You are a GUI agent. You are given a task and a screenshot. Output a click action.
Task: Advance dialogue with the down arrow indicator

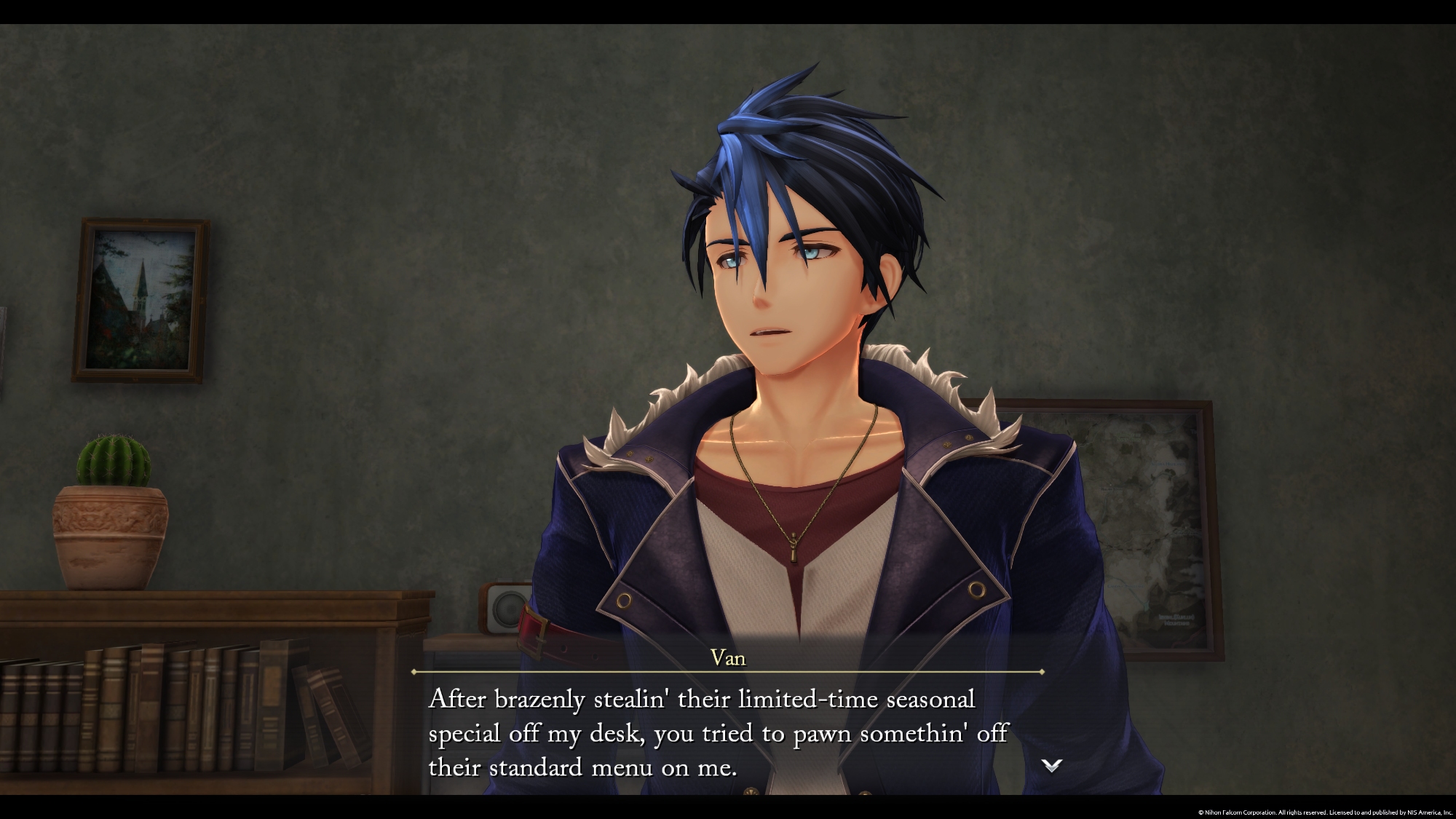click(1052, 765)
